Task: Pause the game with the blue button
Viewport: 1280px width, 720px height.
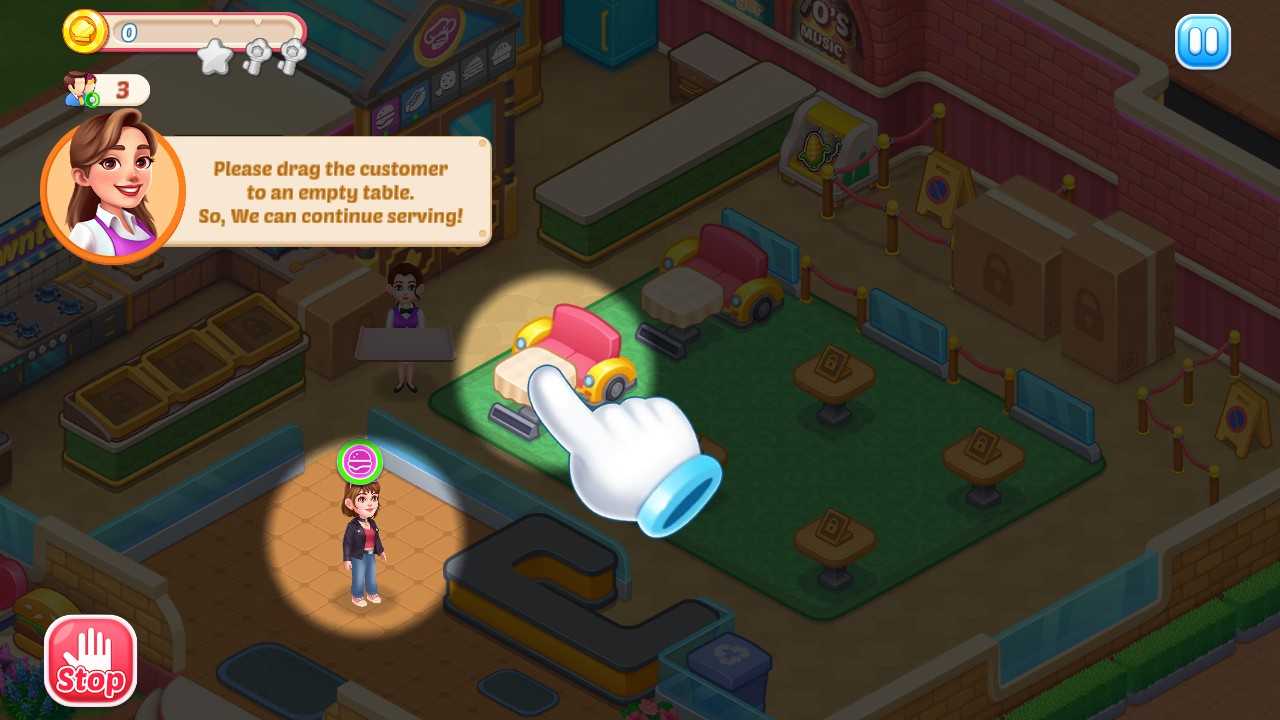Action: [1202, 42]
